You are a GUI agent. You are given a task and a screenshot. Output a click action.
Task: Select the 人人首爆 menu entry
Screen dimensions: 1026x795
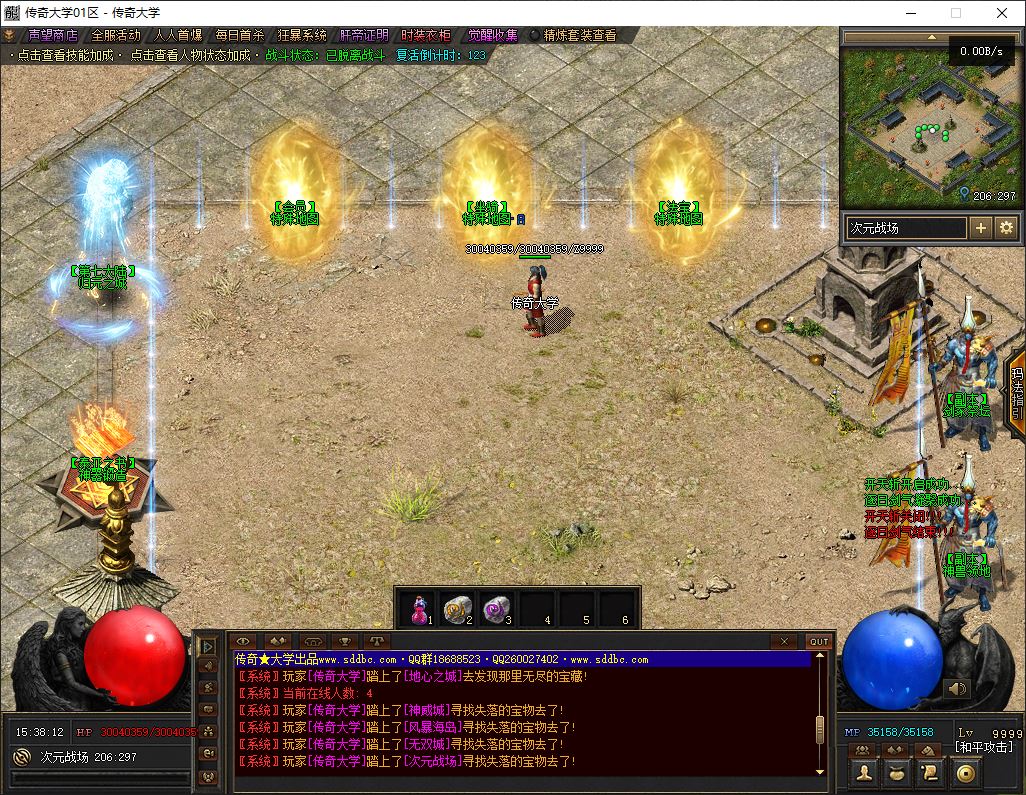(x=177, y=35)
